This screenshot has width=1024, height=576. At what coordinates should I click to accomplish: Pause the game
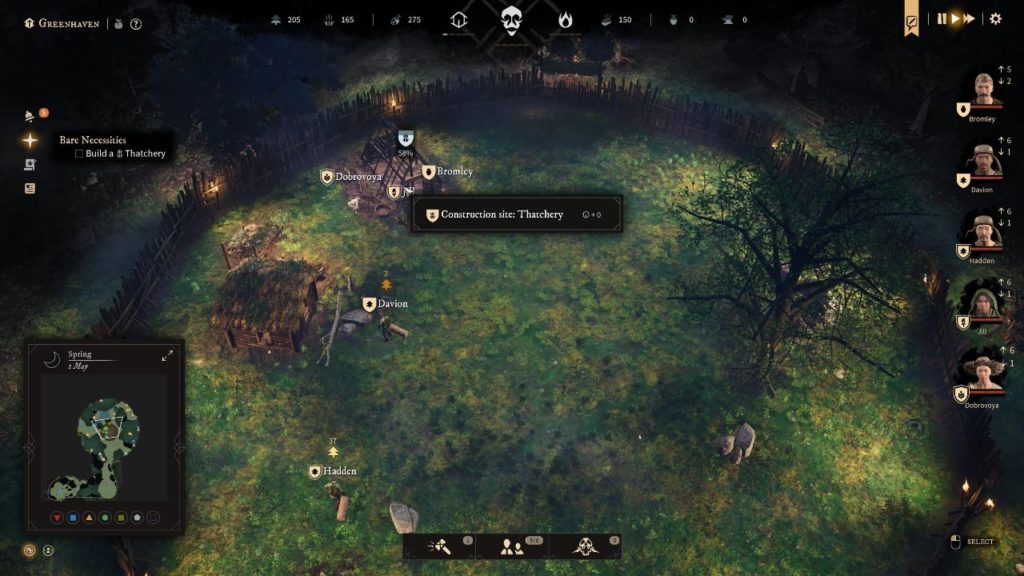(941, 19)
